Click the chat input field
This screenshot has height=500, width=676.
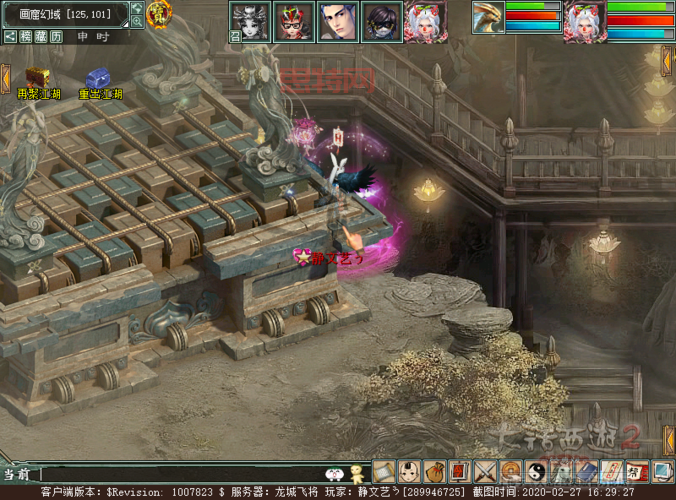[180, 473]
